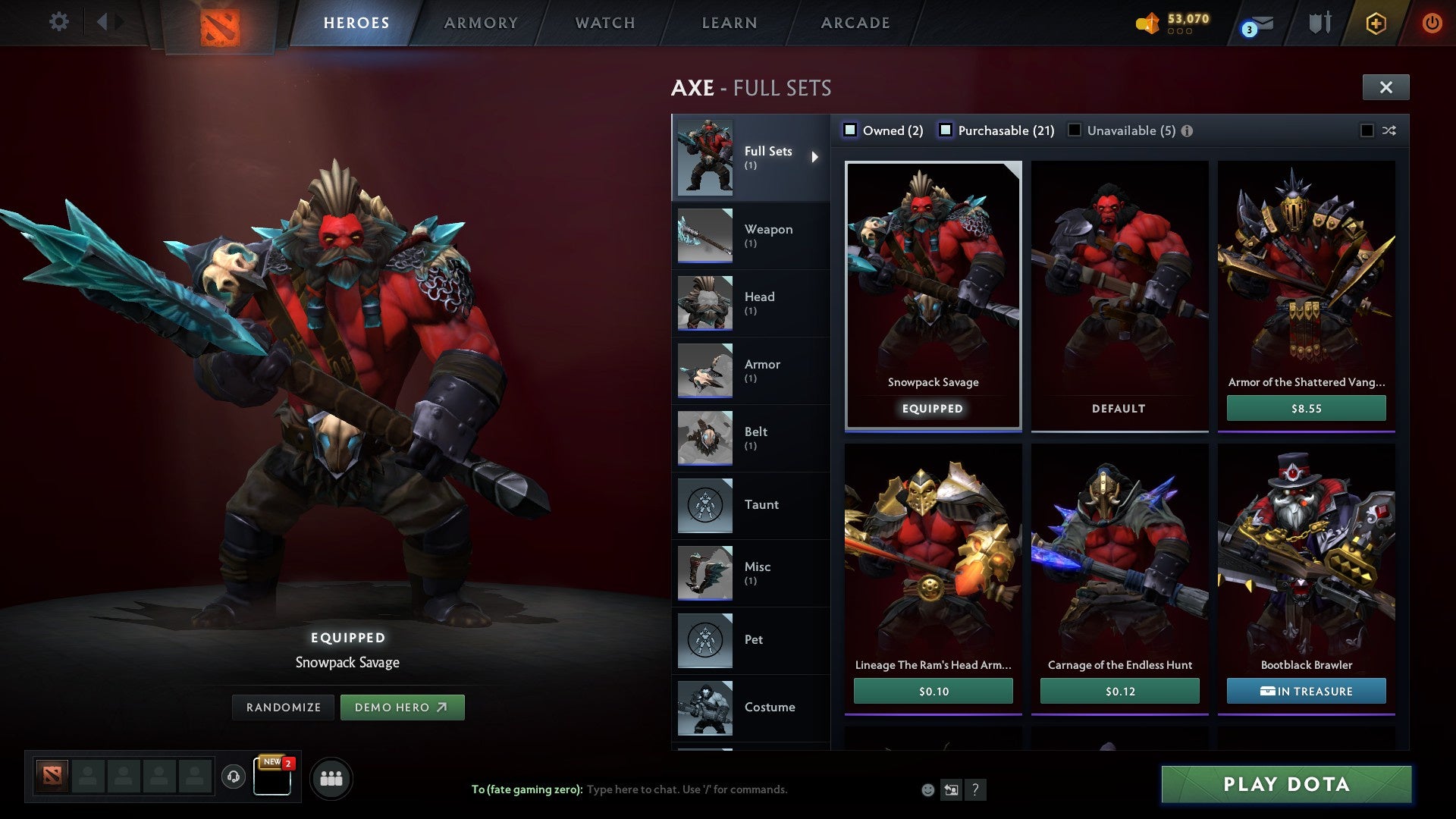Click the armory shield and sword icon
Viewport: 1456px width, 819px height.
point(1320,23)
